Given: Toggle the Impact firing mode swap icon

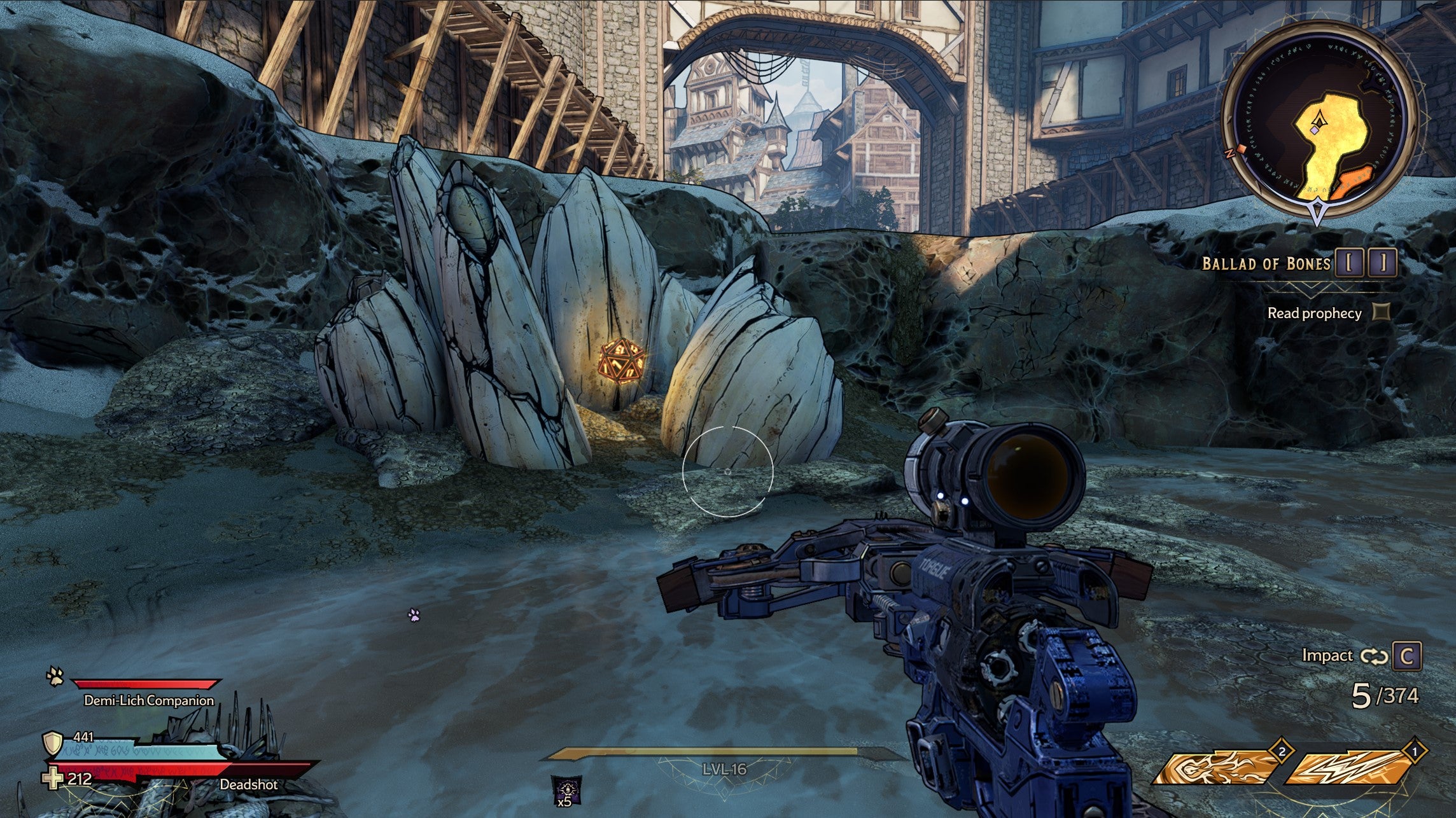Looking at the screenshot, I should point(1373,656).
